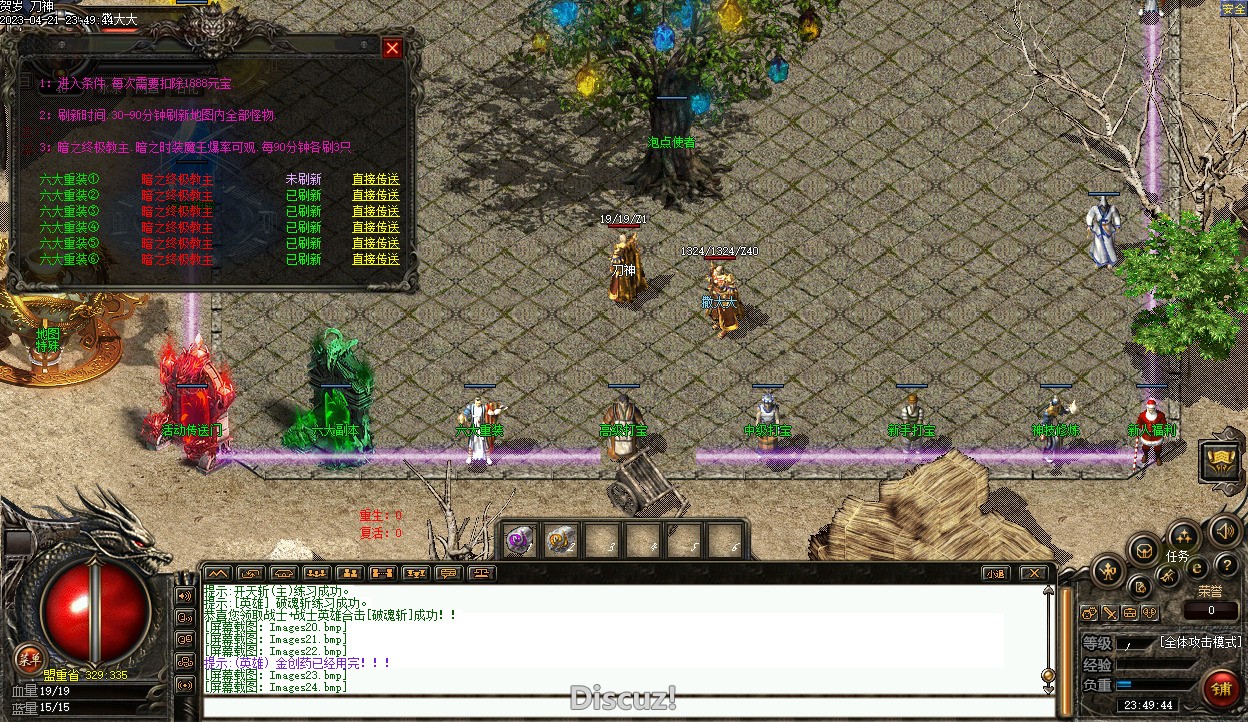Screen dimensions: 1248x722
Task: Open the shop with the red 铺 button
Action: click(1221, 689)
